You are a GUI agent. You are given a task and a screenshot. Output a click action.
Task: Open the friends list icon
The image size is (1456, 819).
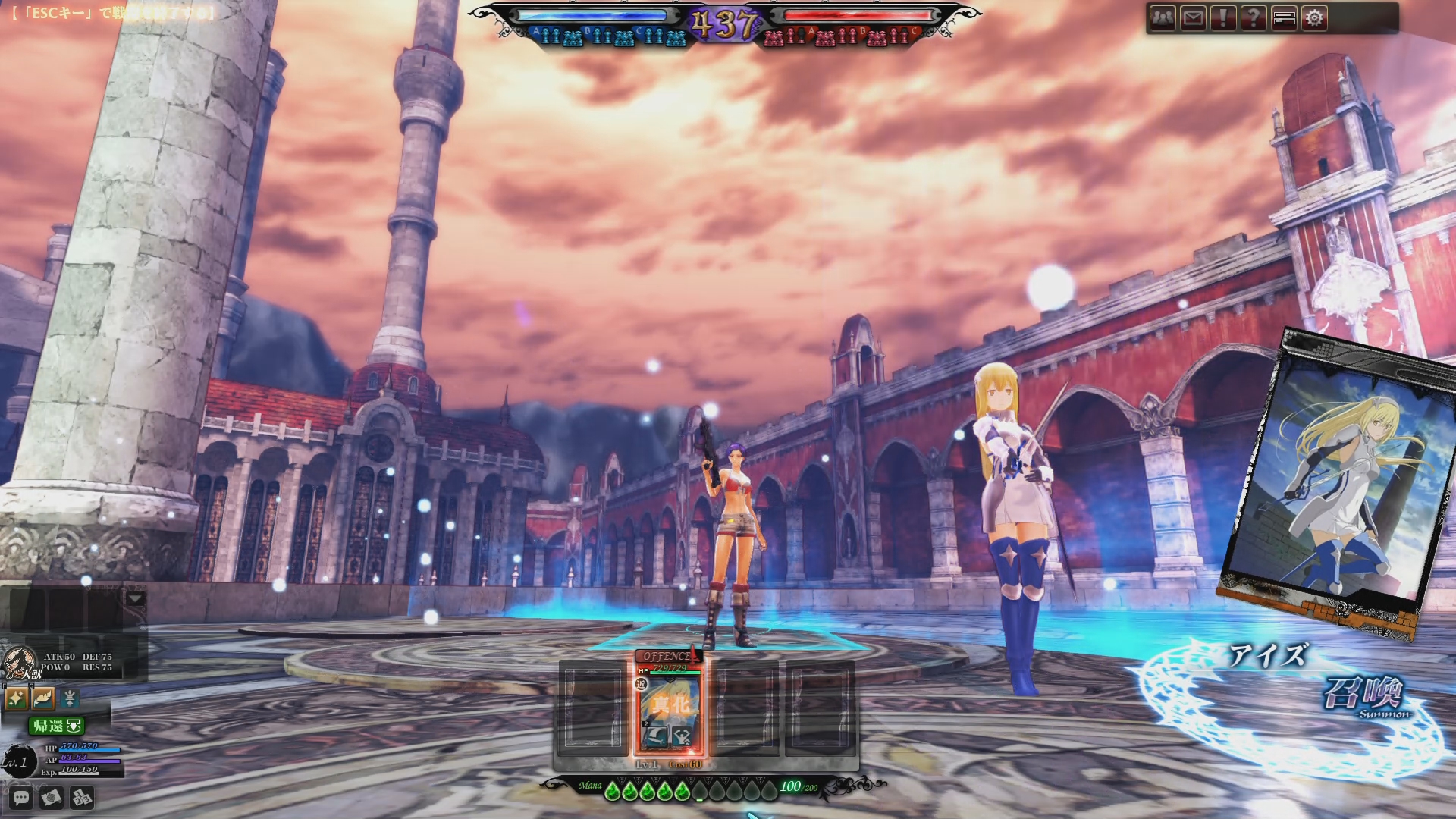point(1163,18)
